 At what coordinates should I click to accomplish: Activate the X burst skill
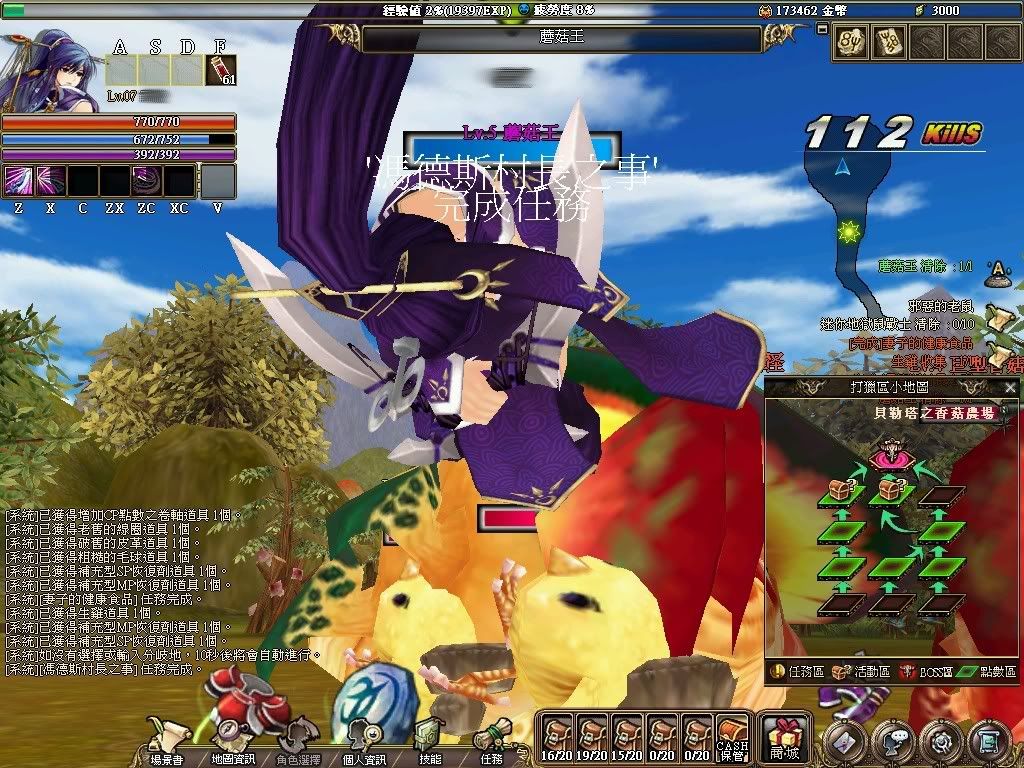click(50, 182)
